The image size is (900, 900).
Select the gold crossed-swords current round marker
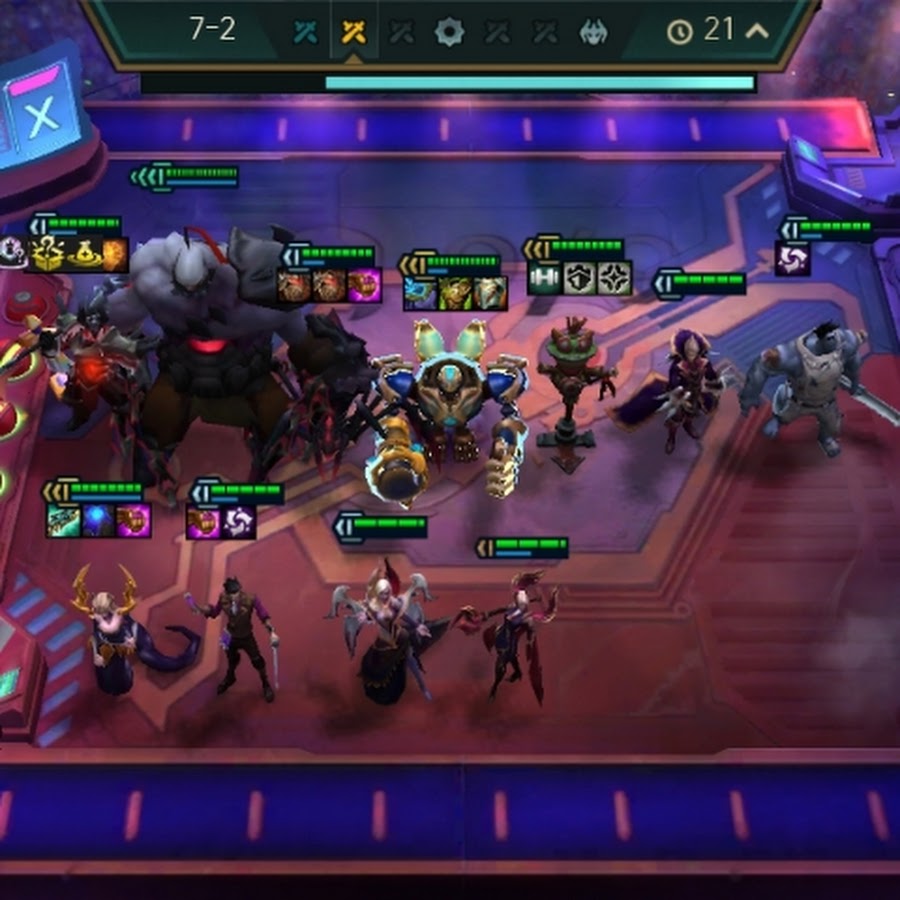point(353,32)
